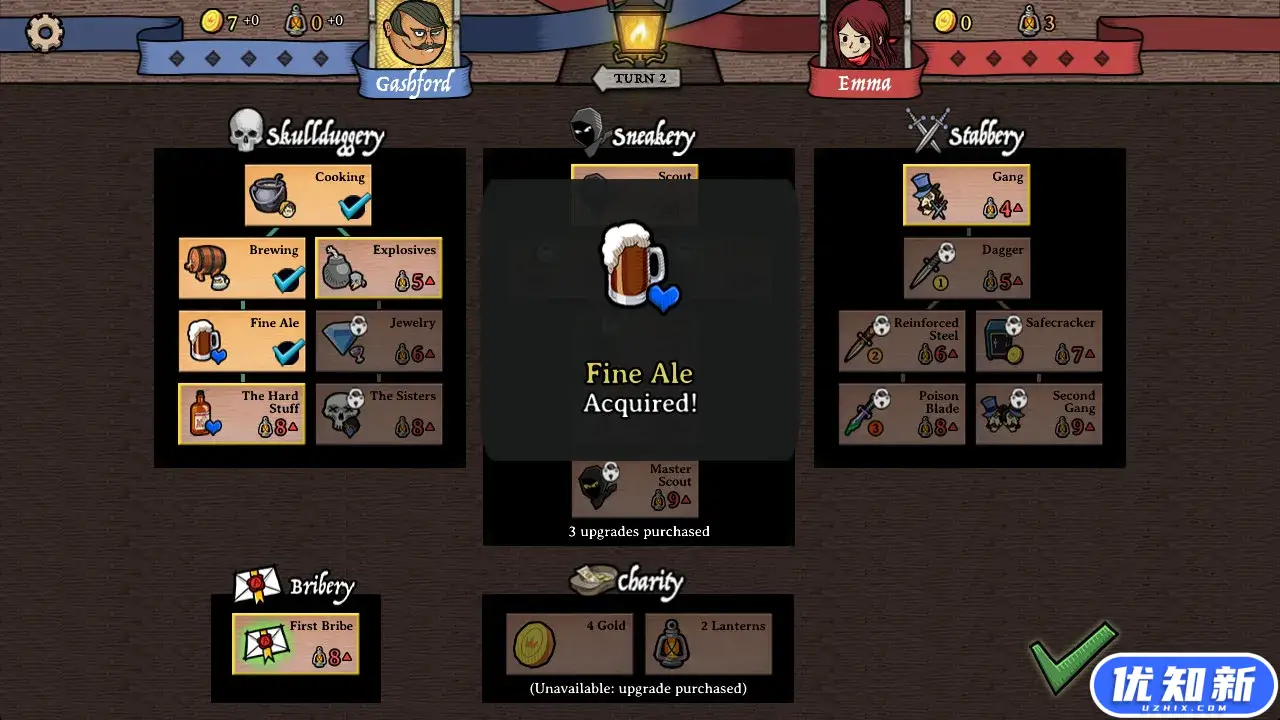Purchase The Hard Stuff upgrade

pos(242,414)
